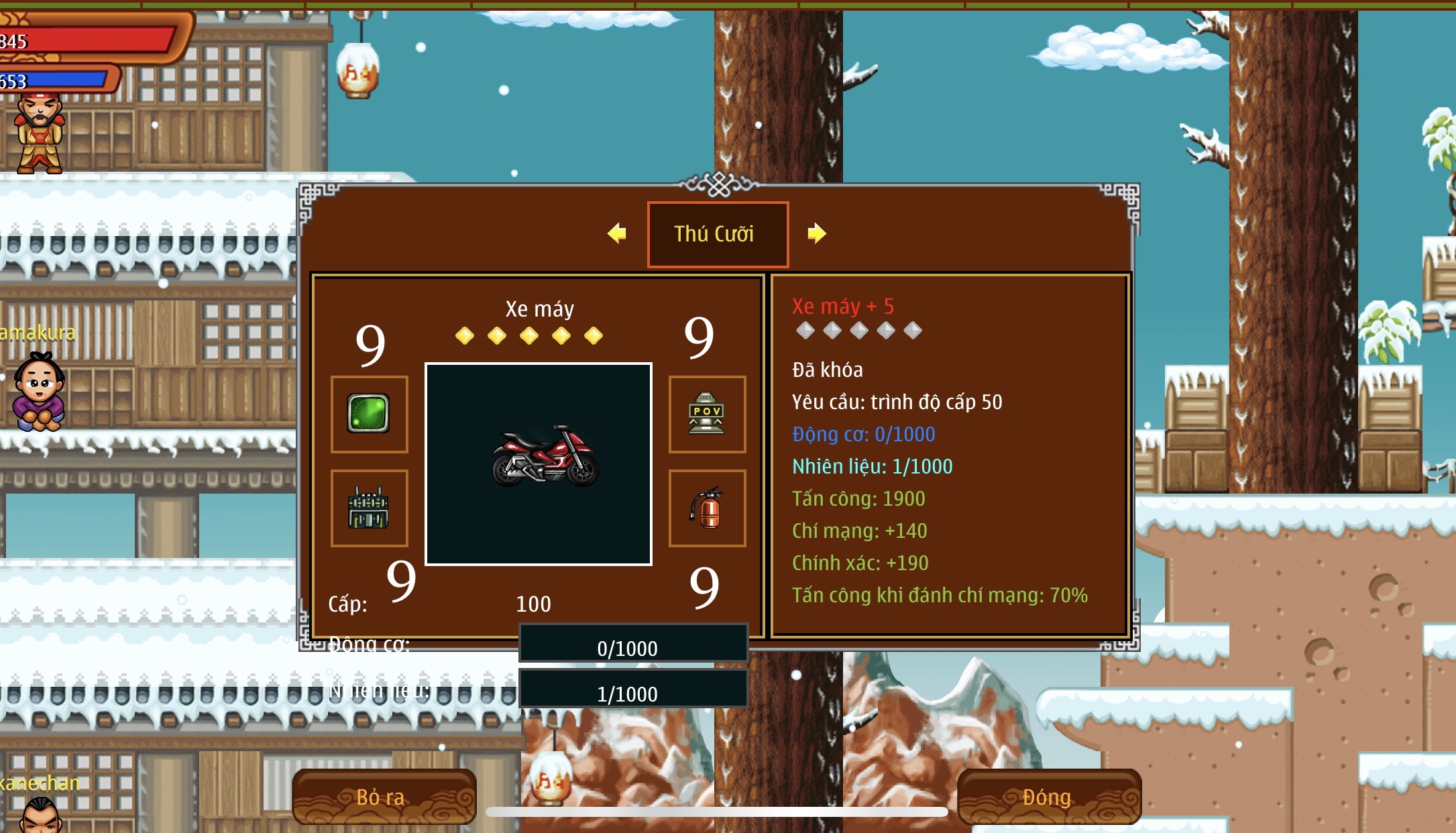
Task: Choose the POV engine part slot
Action: 707,414
